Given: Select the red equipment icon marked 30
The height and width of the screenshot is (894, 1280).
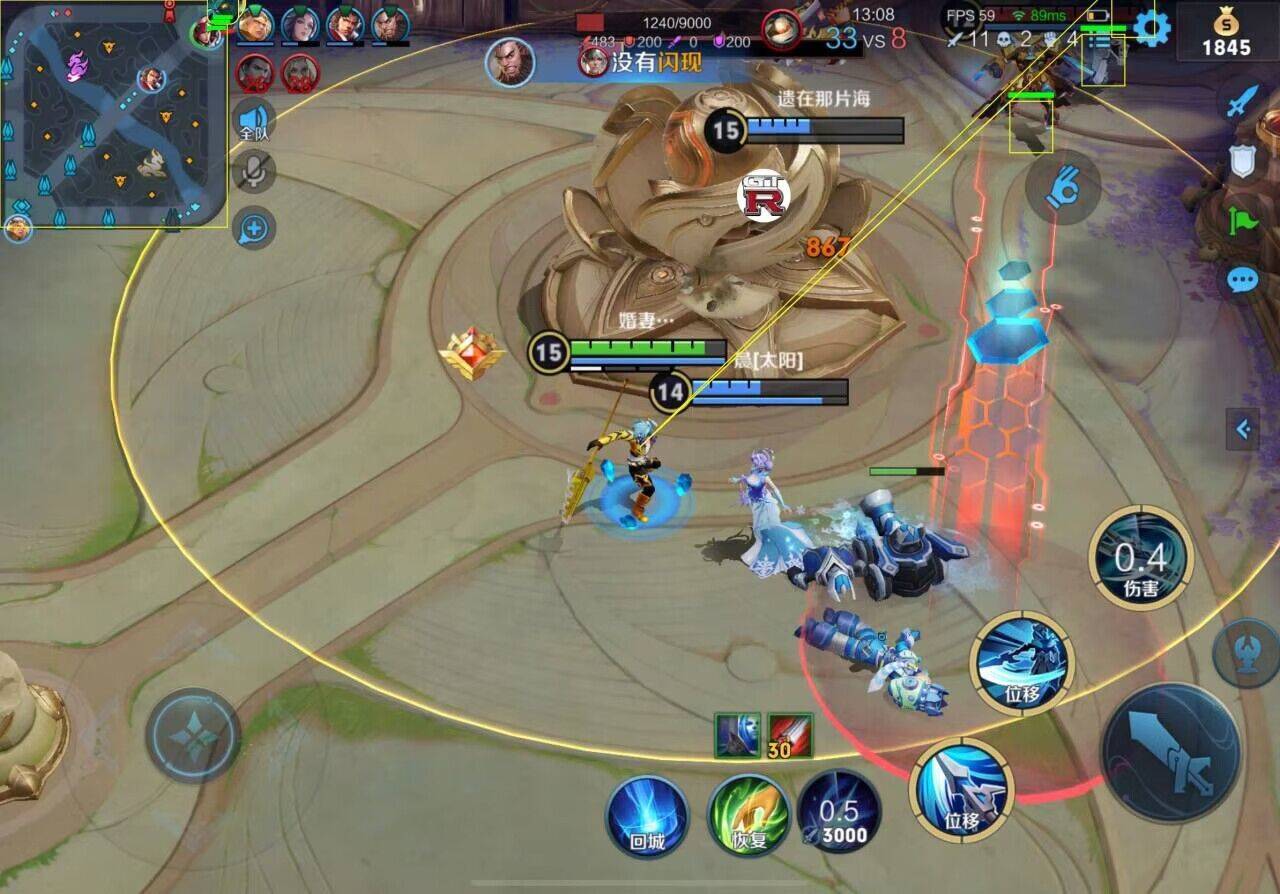Looking at the screenshot, I should (789, 736).
